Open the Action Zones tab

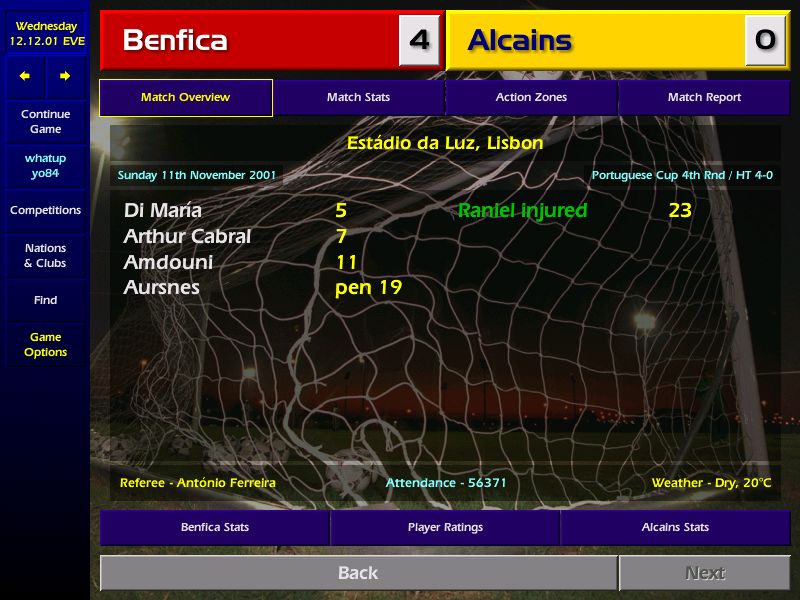pos(531,98)
